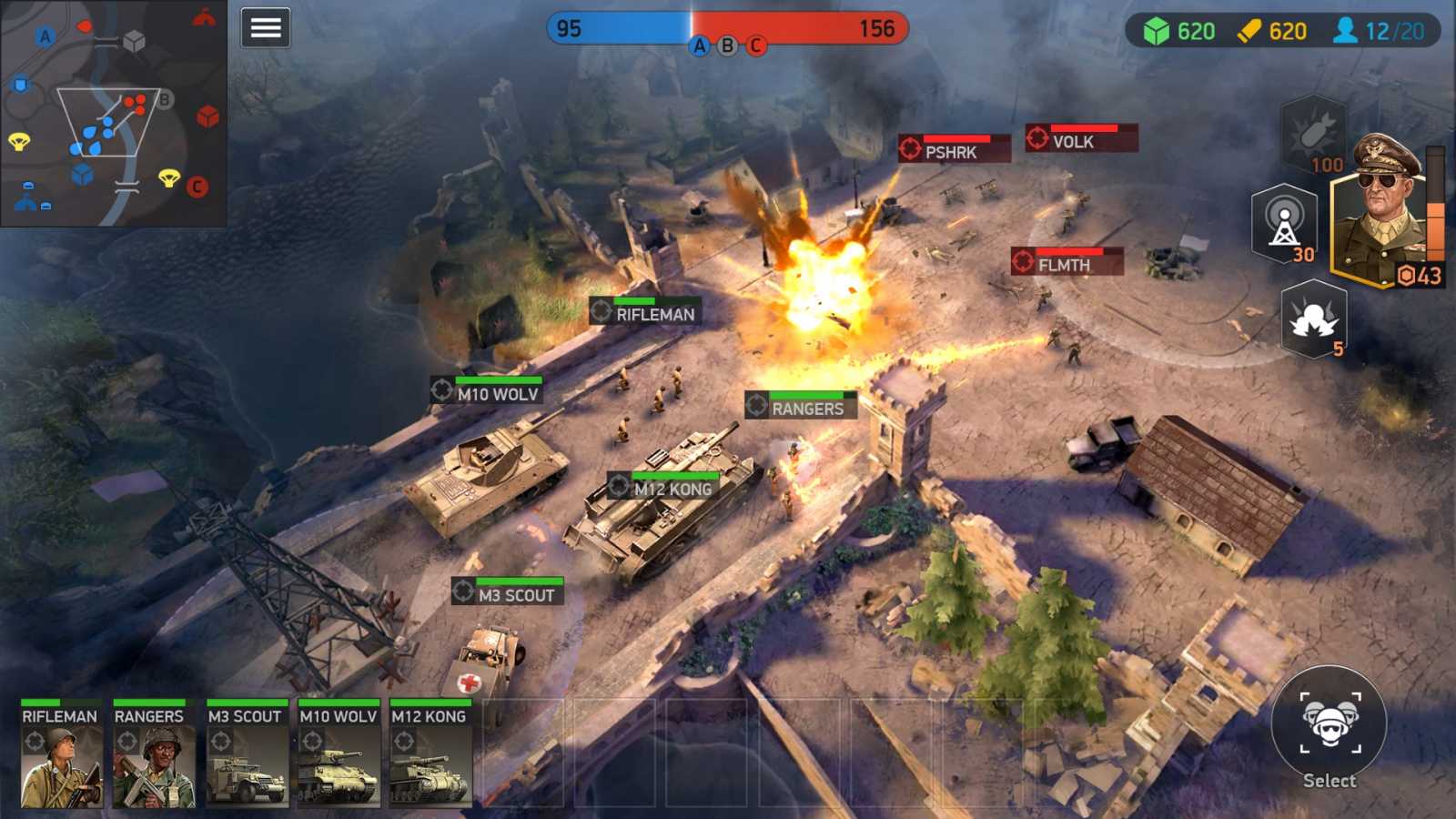1456x819 pixels.
Task: Select the M3 SCOUT unit card
Action: [x=244, y=755]
